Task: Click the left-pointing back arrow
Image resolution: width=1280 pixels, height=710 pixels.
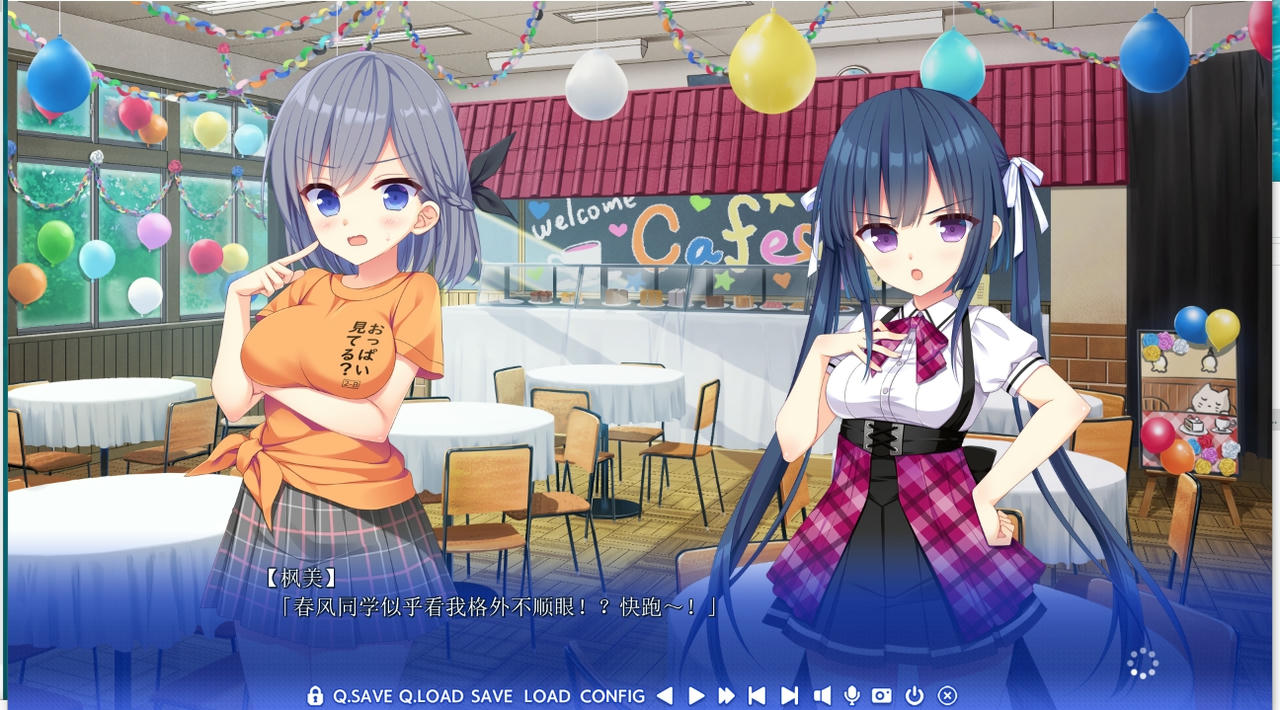Action: click(x=665, y=696)
